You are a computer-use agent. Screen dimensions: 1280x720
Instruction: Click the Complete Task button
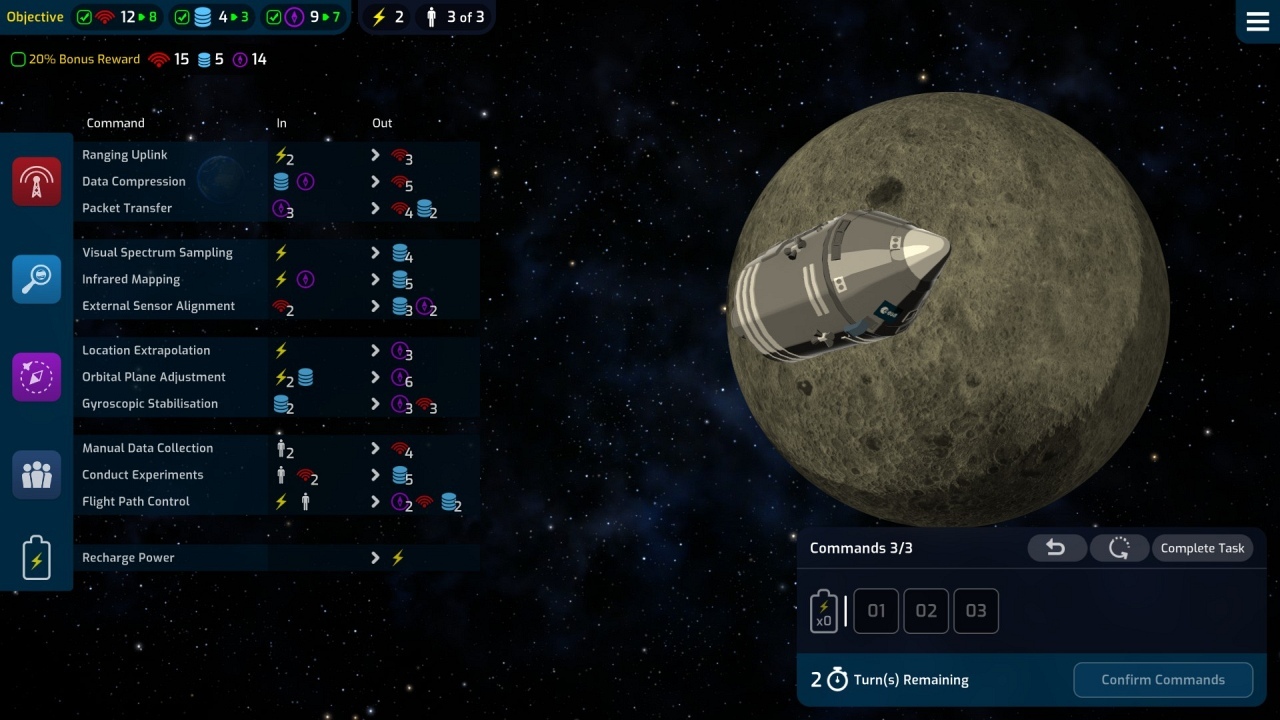point(1202,548)
